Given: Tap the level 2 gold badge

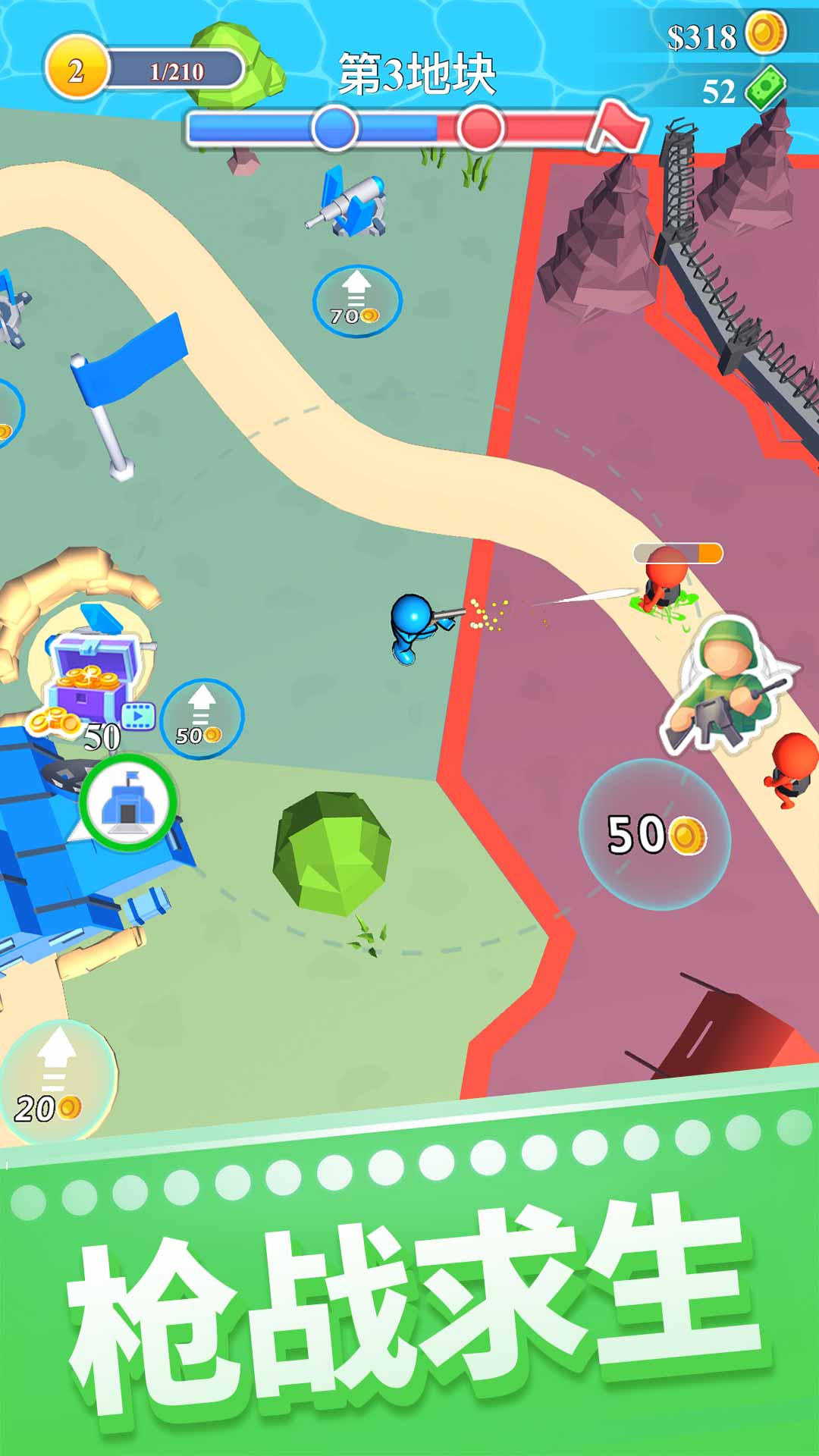Looking at the screenshot, I should pyautogui.click(x=76, y=71).
